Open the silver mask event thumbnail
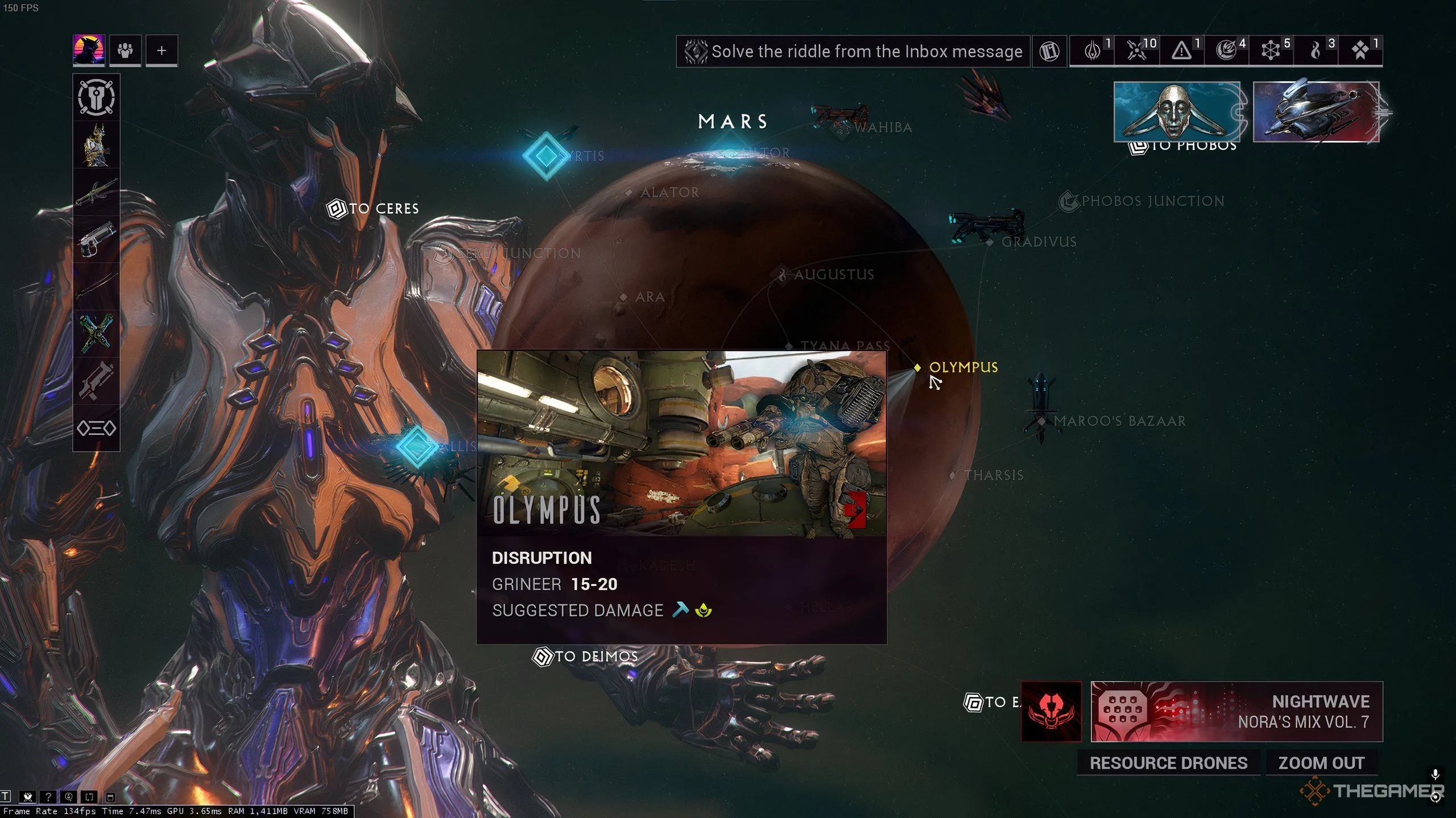 coord(1176,111)
